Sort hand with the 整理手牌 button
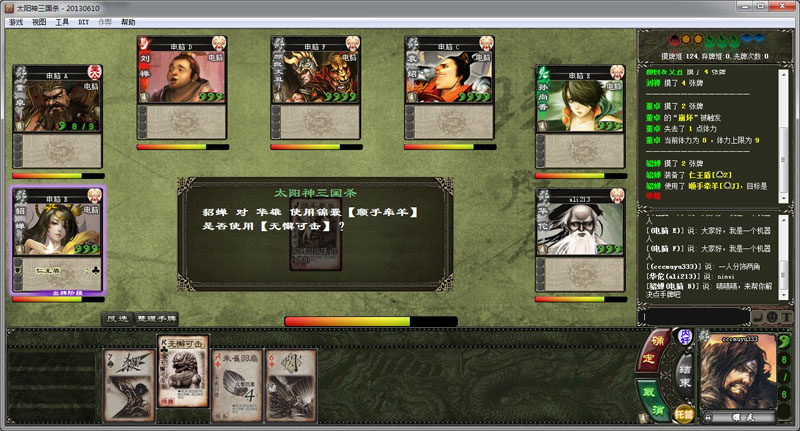Screen dimensions: 800x431 tap(157, 318)
